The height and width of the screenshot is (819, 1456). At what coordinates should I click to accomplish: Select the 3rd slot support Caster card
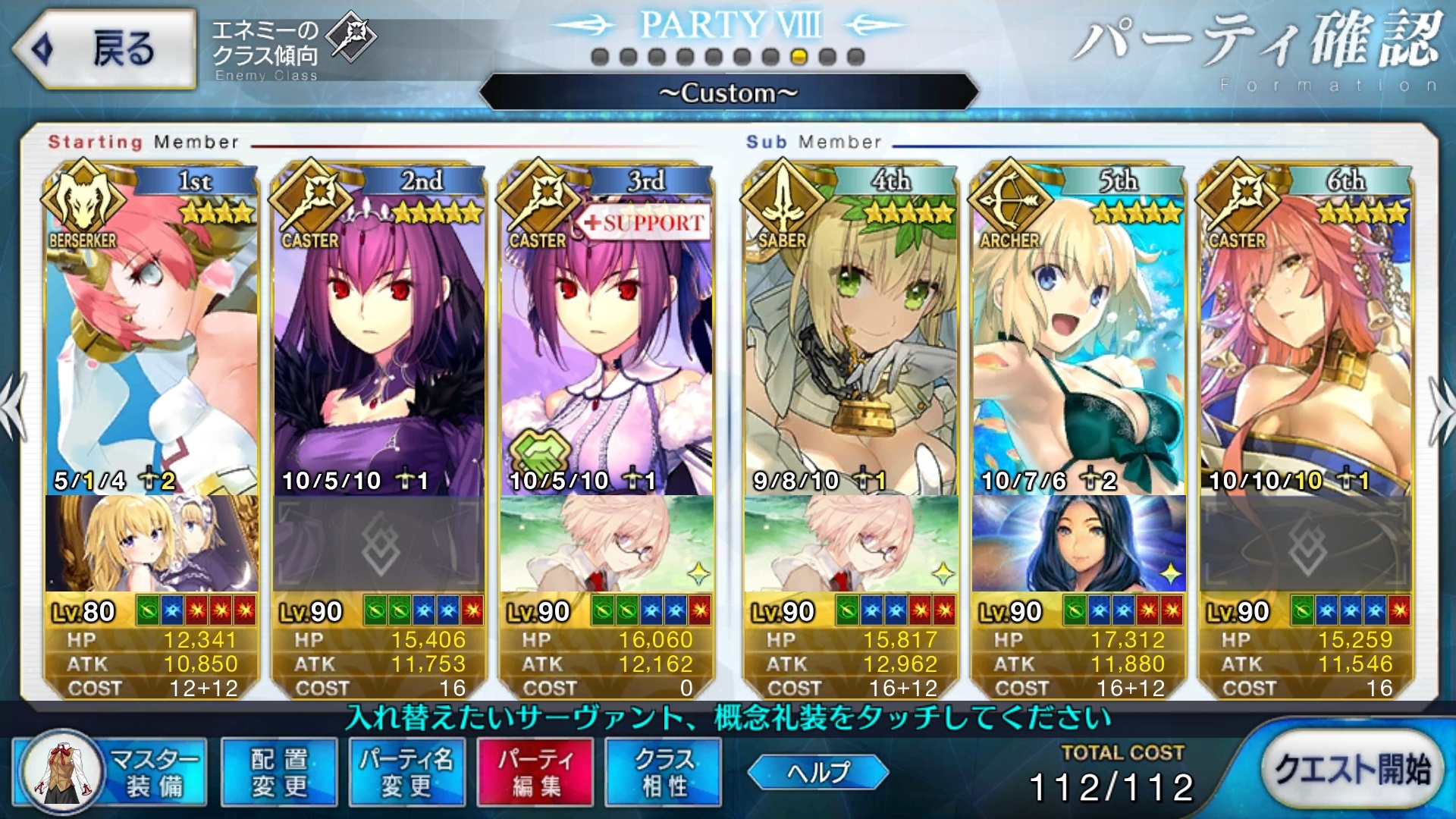pos(607,341)
